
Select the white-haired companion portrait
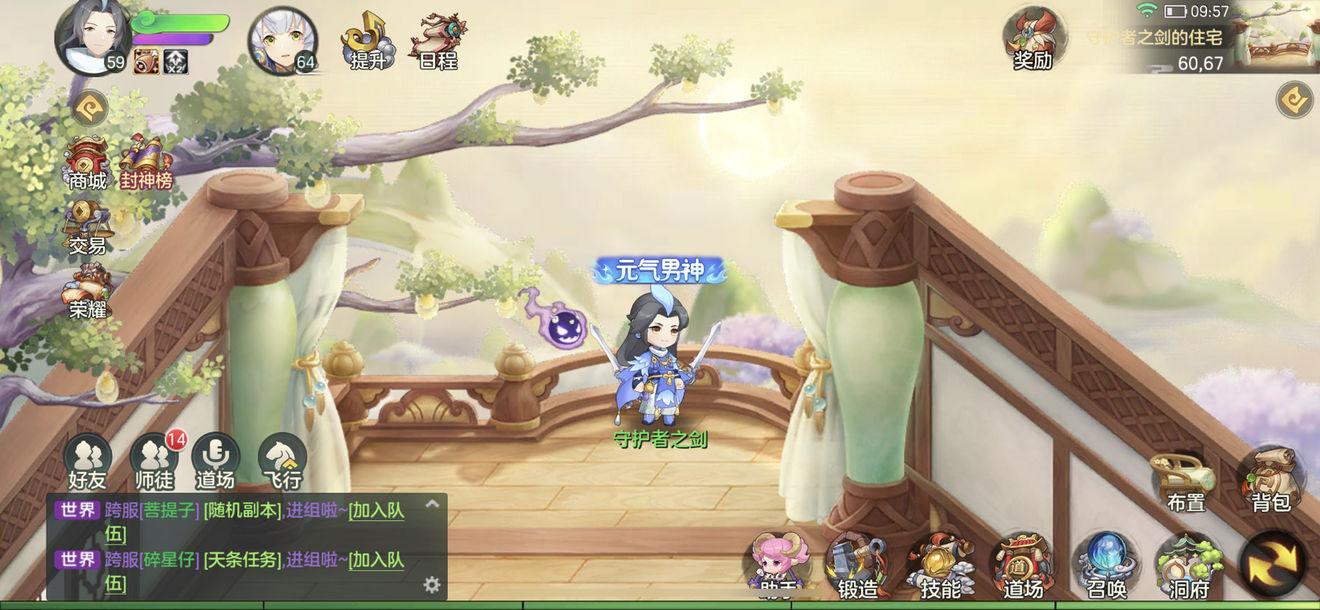click(x=281, y=41)
